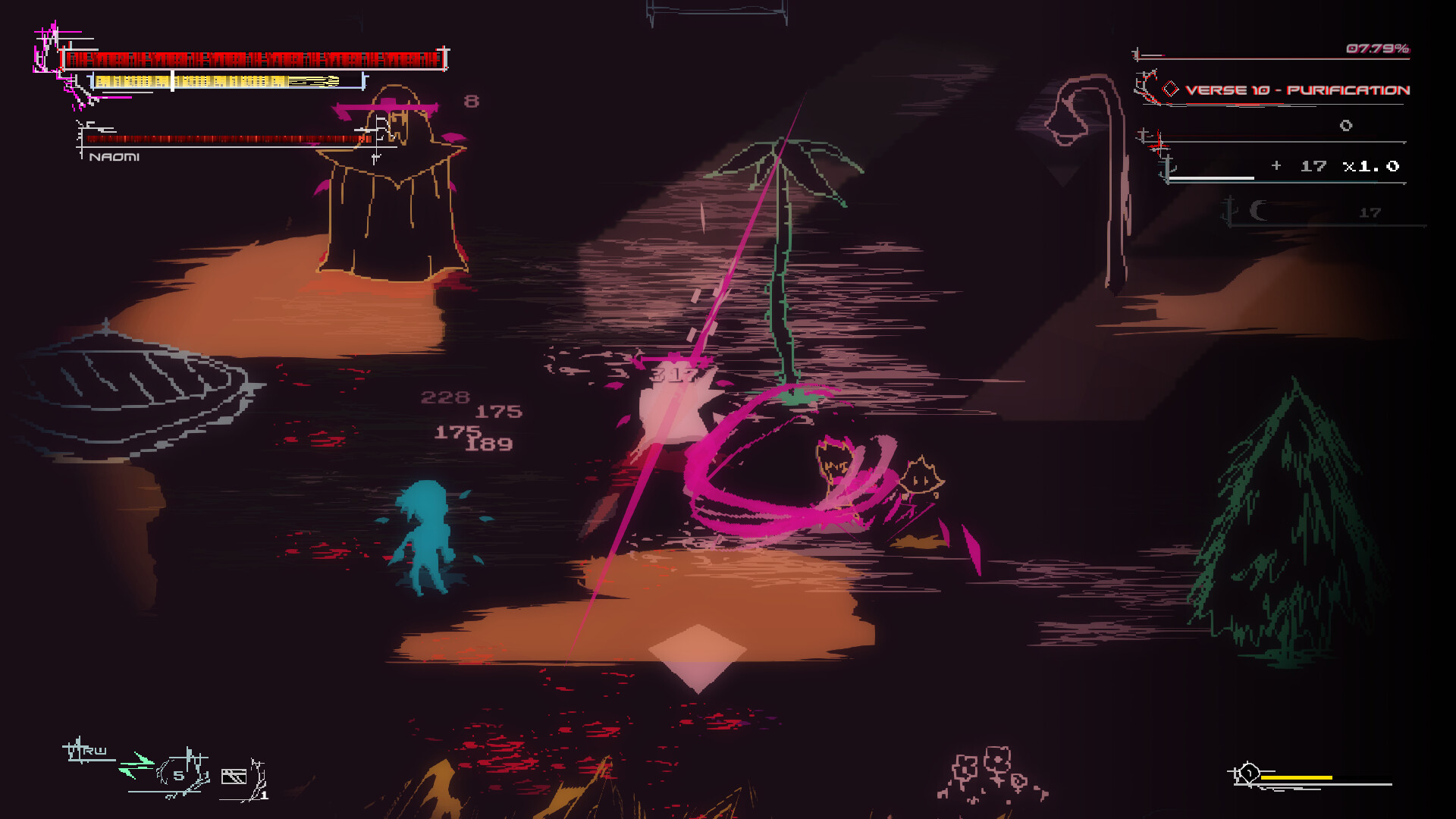Screen dimensions: 1456x819
Task: Click the 07.79% progress readout
Action: tap(1376, 49)
